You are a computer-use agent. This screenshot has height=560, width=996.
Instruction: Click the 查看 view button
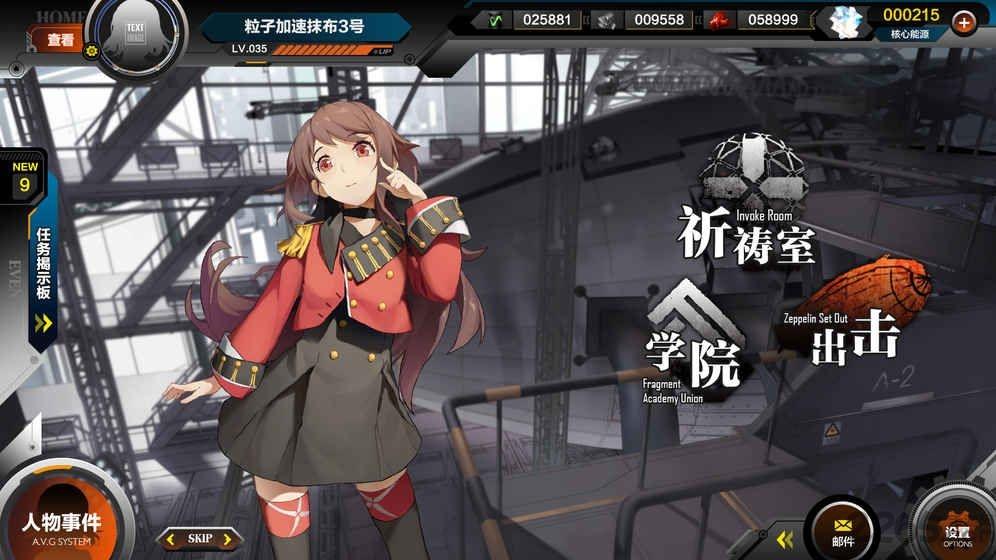(60, 40)
